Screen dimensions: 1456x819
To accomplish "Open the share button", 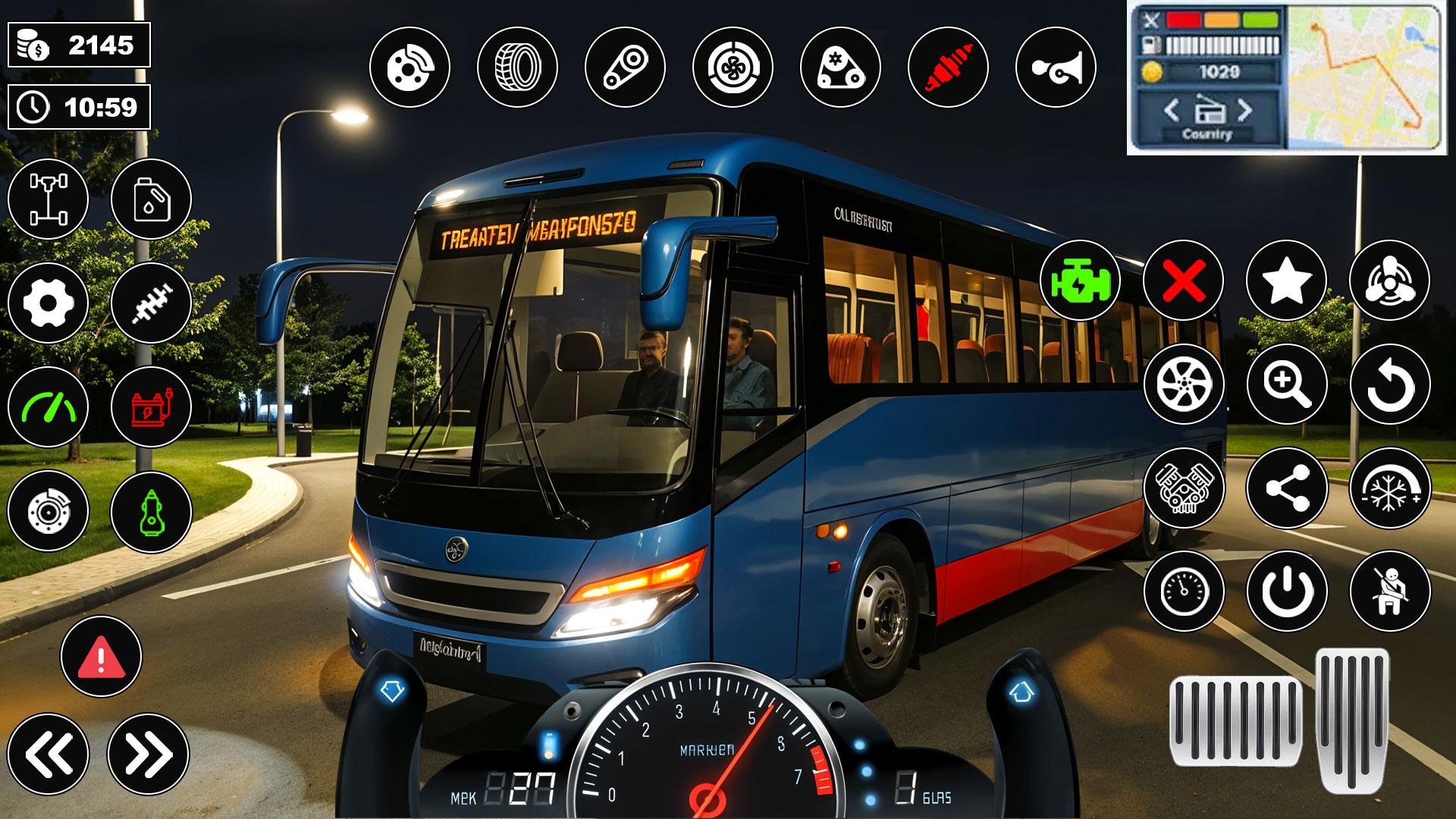I will [1286, 488].
